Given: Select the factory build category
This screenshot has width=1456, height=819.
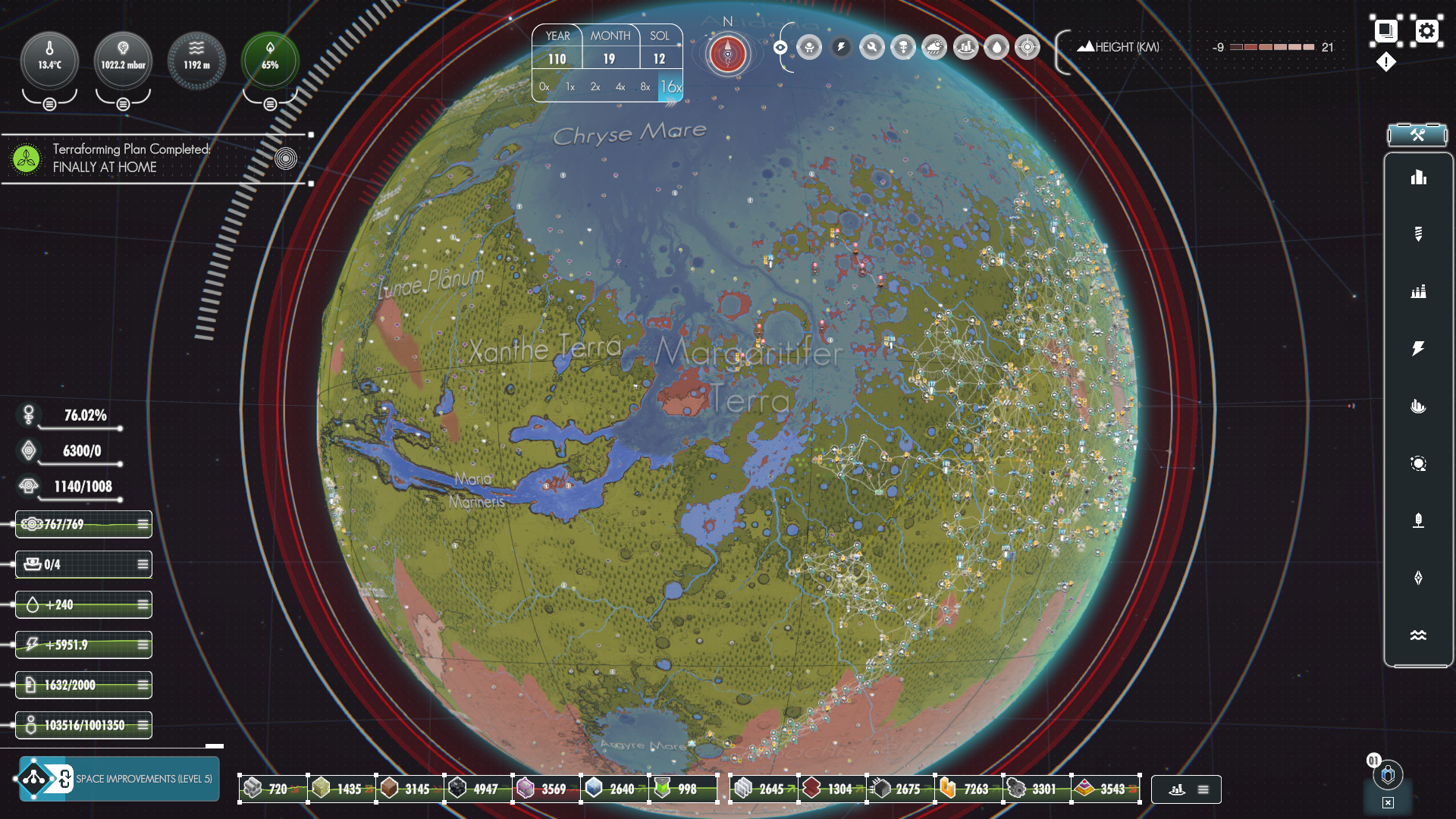Looking at the screenshot, I should coord(1418,291).
